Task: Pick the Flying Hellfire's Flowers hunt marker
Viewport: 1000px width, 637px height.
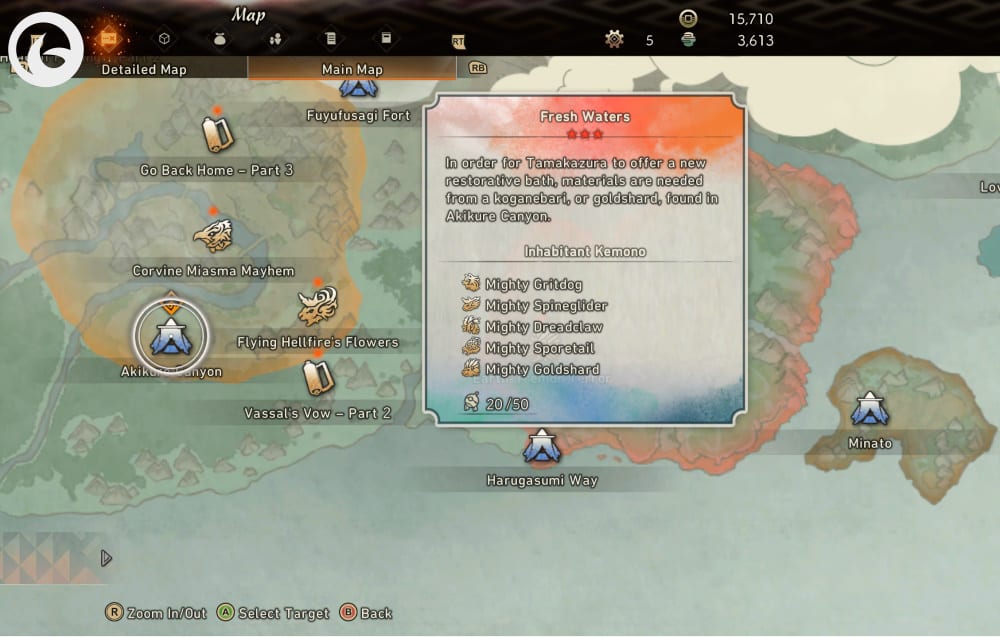Action: coord(317,306)
